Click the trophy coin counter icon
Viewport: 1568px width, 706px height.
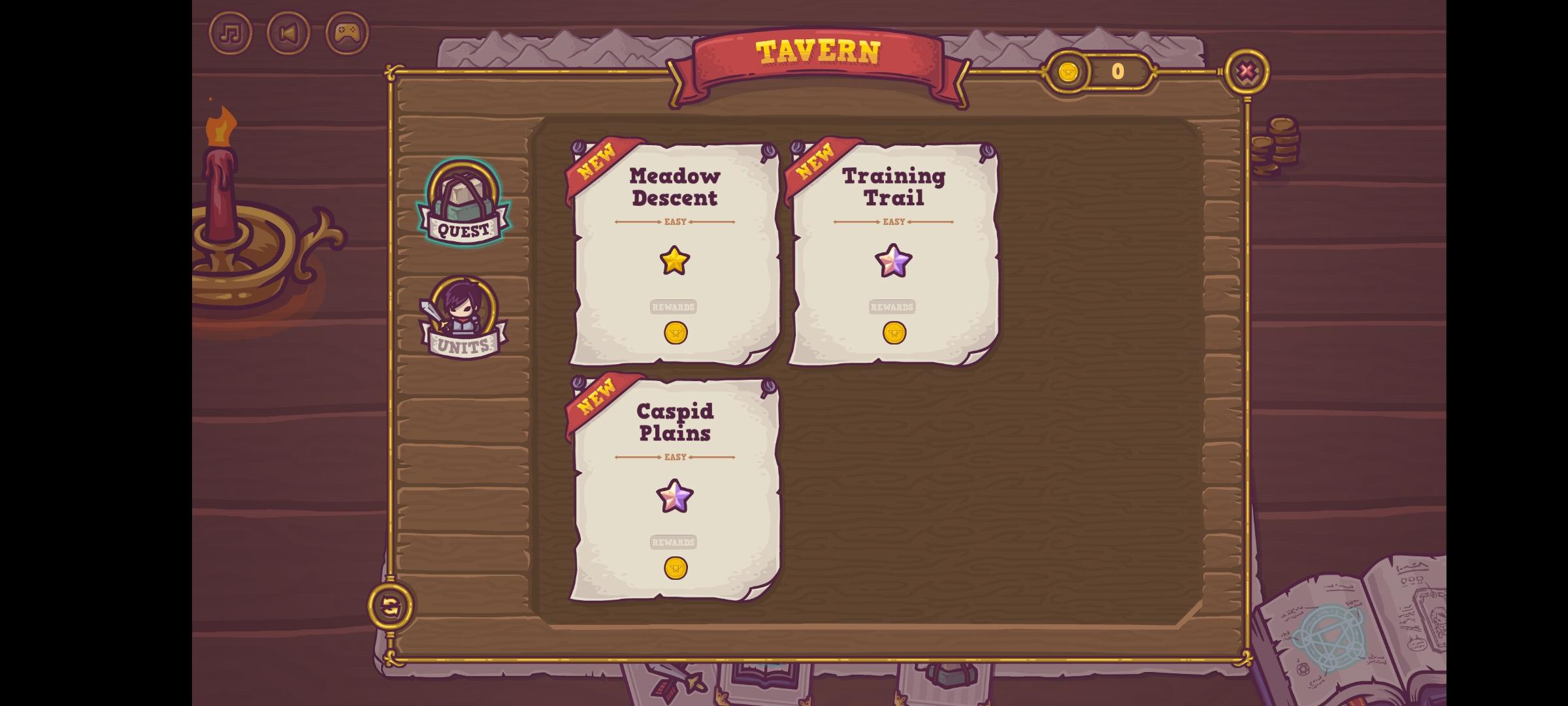1068,73
